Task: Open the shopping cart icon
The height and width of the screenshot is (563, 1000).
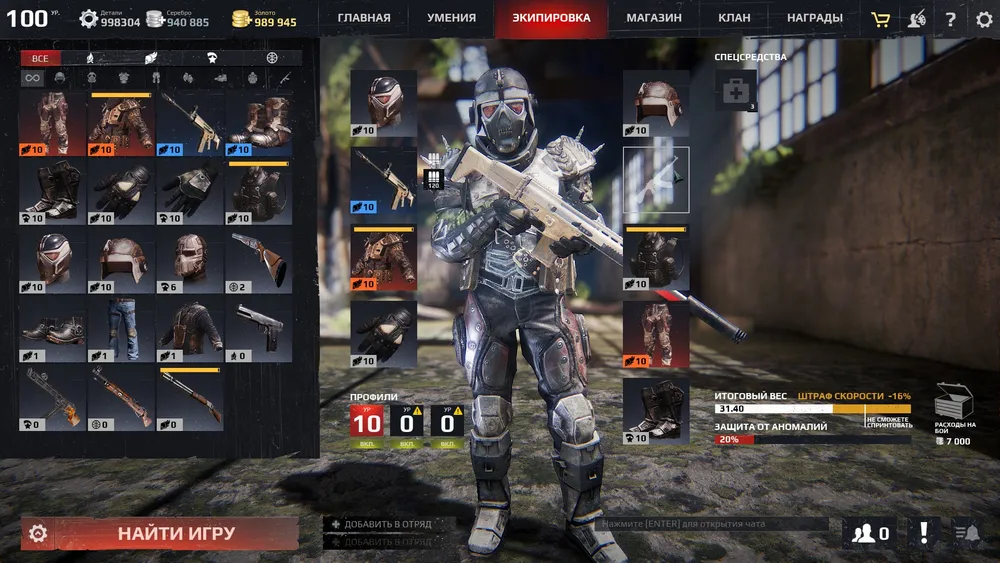Action: (x=880, y=19)
